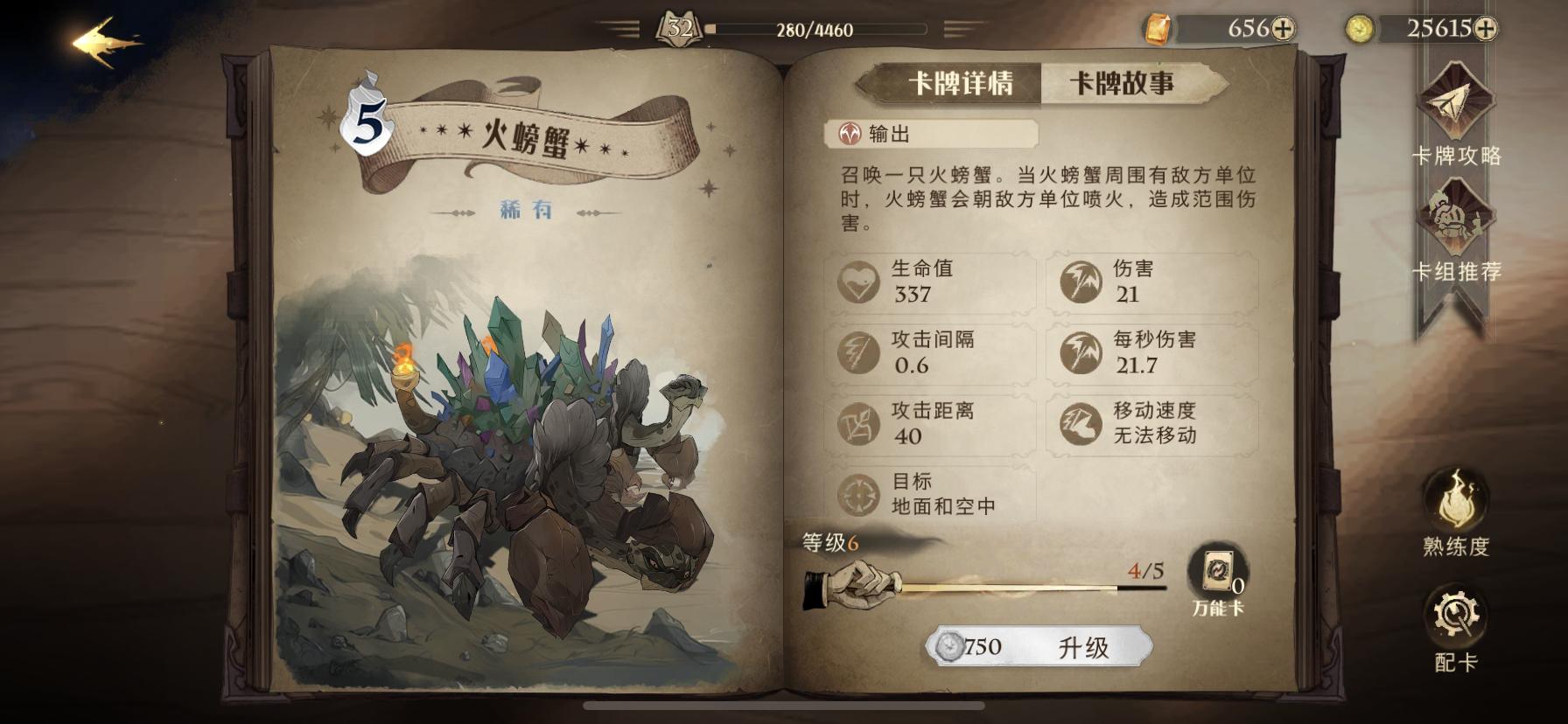The image size is (1568, 724).
Task: Click the 移动速度 movement speed icon
Action: coord(1084,426)
